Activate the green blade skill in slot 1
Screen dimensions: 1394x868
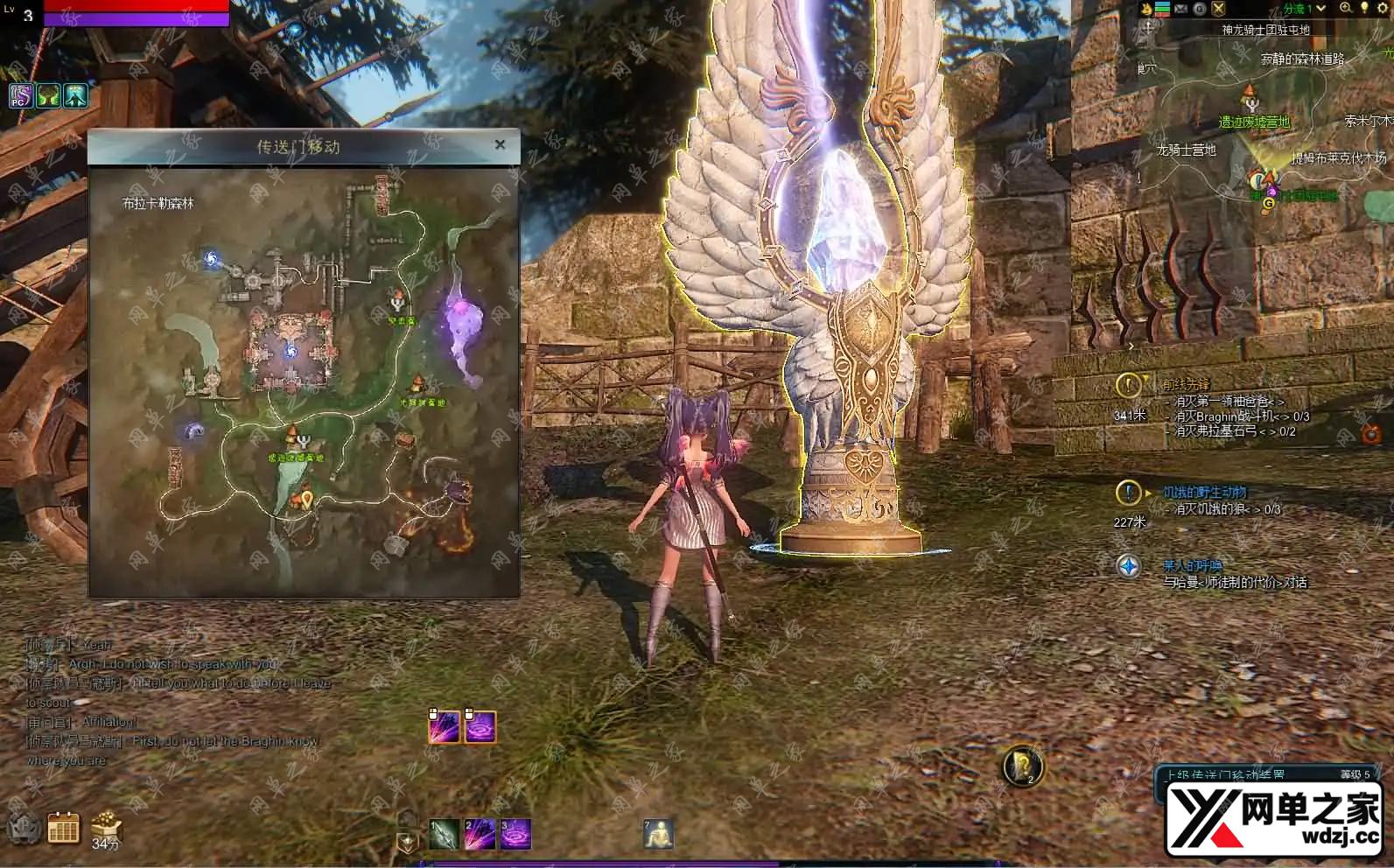(x=445, y=835)
